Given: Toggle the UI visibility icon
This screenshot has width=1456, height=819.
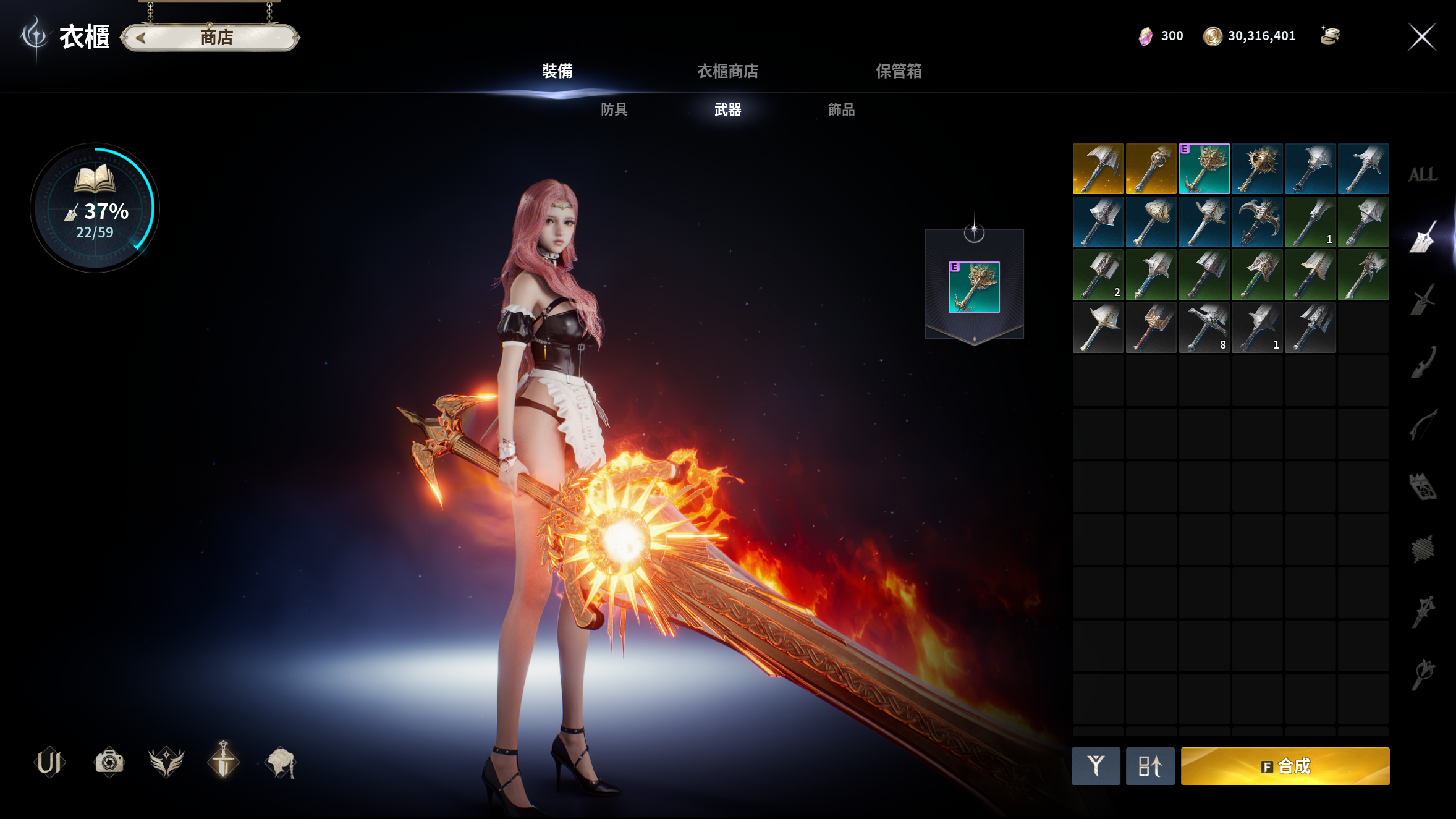Looking at the screenshot, I should click(49, 762).
